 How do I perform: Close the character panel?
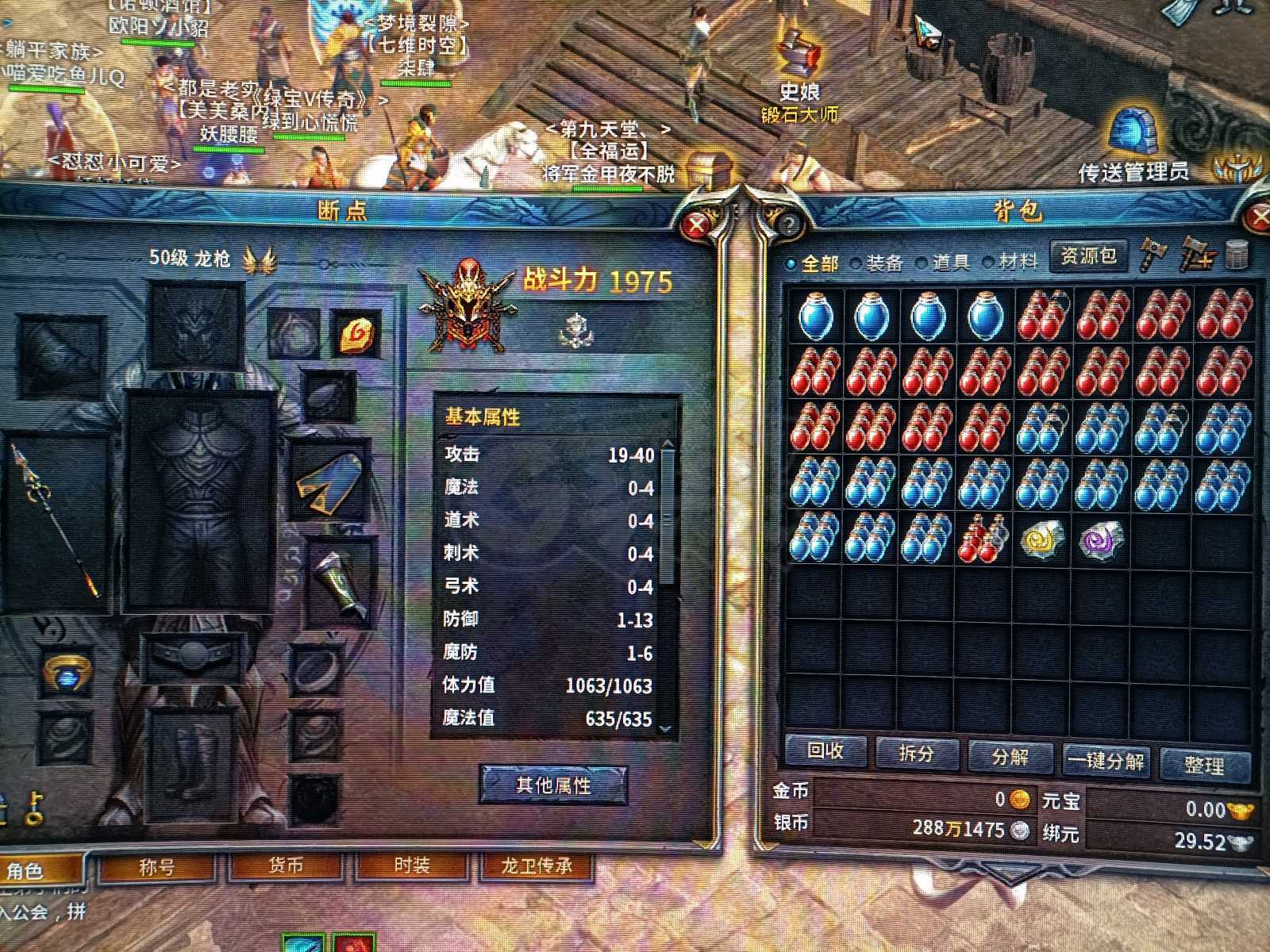[x=697, y=225]
